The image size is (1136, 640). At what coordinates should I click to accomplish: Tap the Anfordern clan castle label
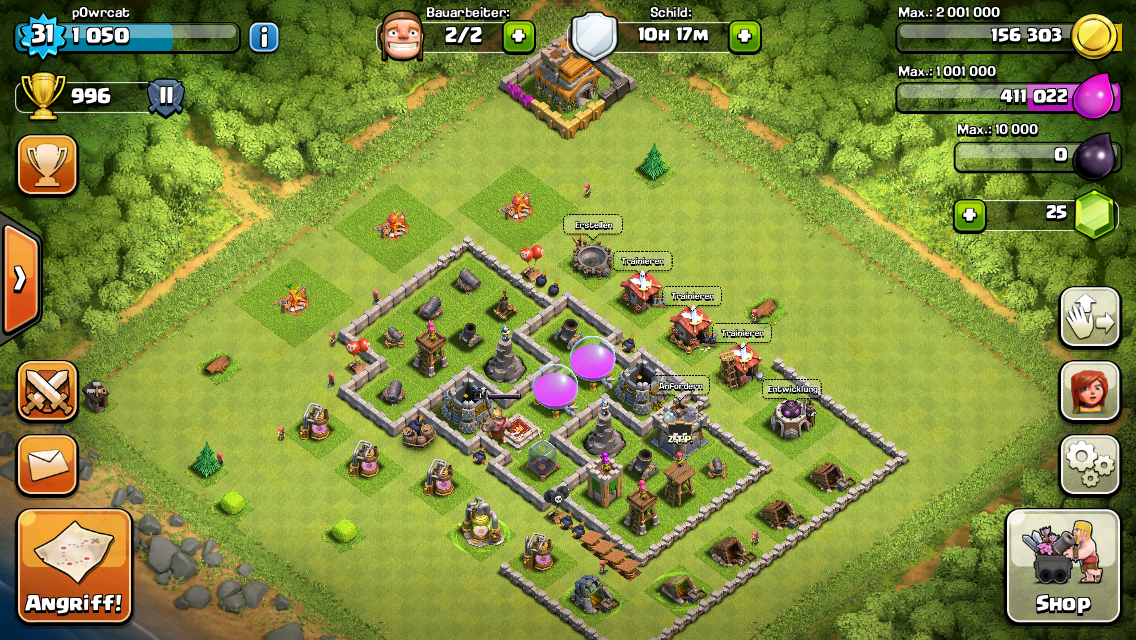tap(681, 385)
